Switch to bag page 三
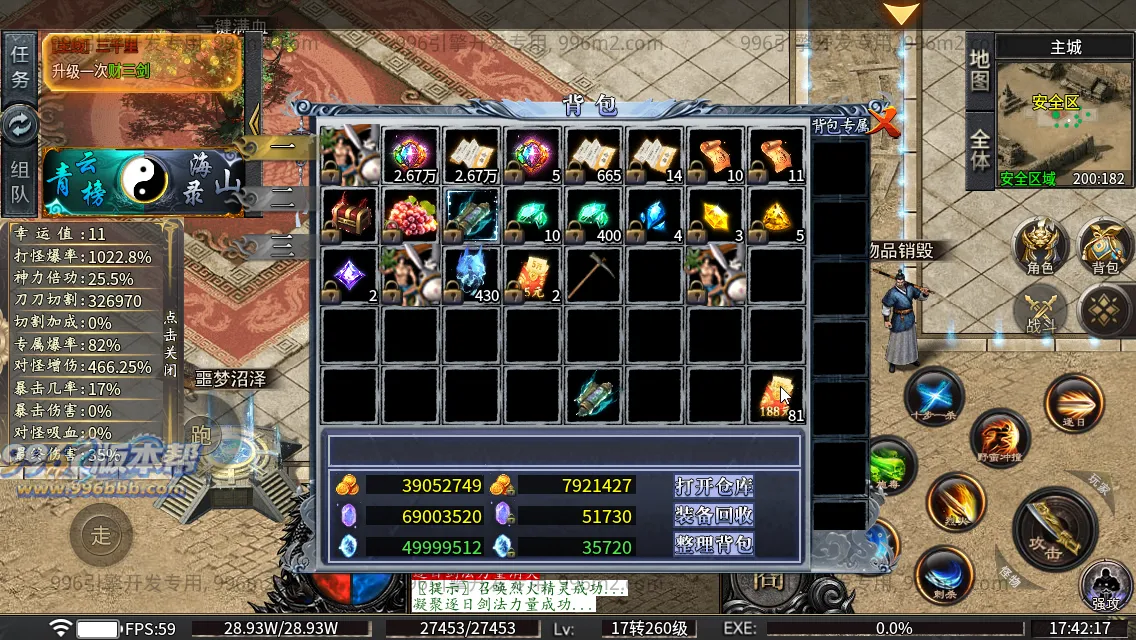The height and width of the screenshot is (640, 1136). pos(282,245)
